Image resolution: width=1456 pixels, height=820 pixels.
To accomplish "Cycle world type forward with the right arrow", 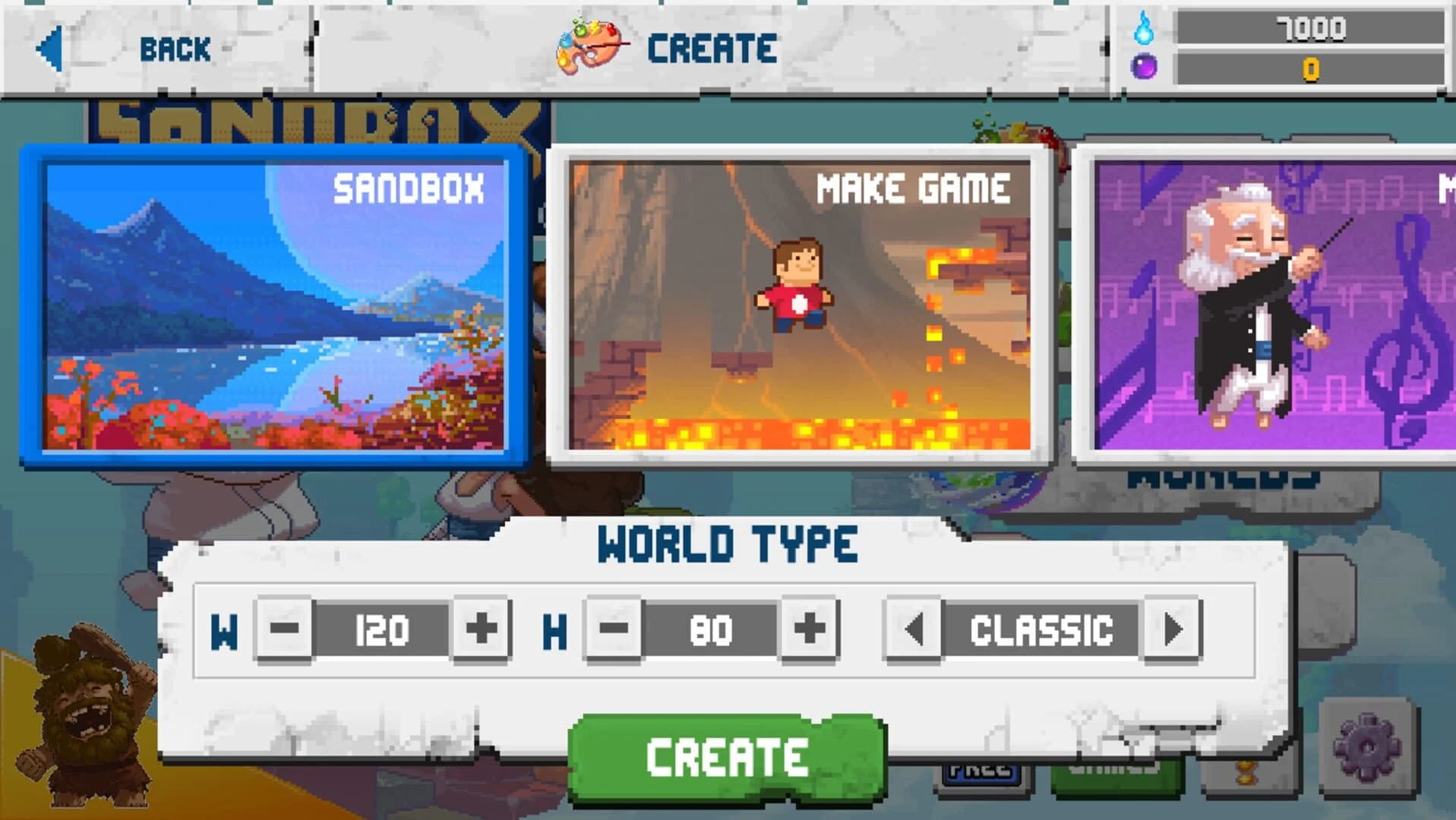I will tap(1173, 629).
